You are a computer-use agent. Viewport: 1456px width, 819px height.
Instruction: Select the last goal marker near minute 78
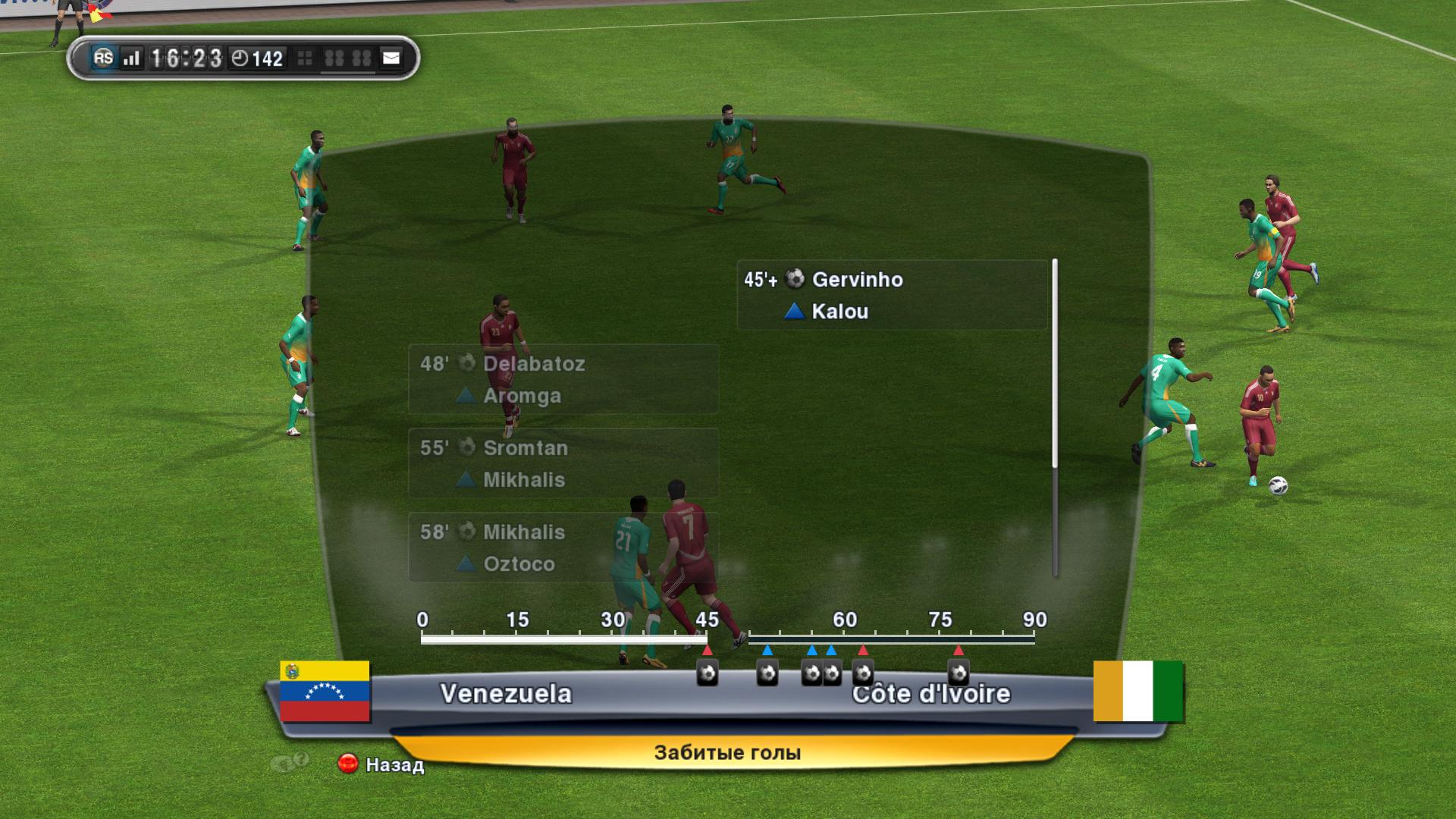click(959, 673)
